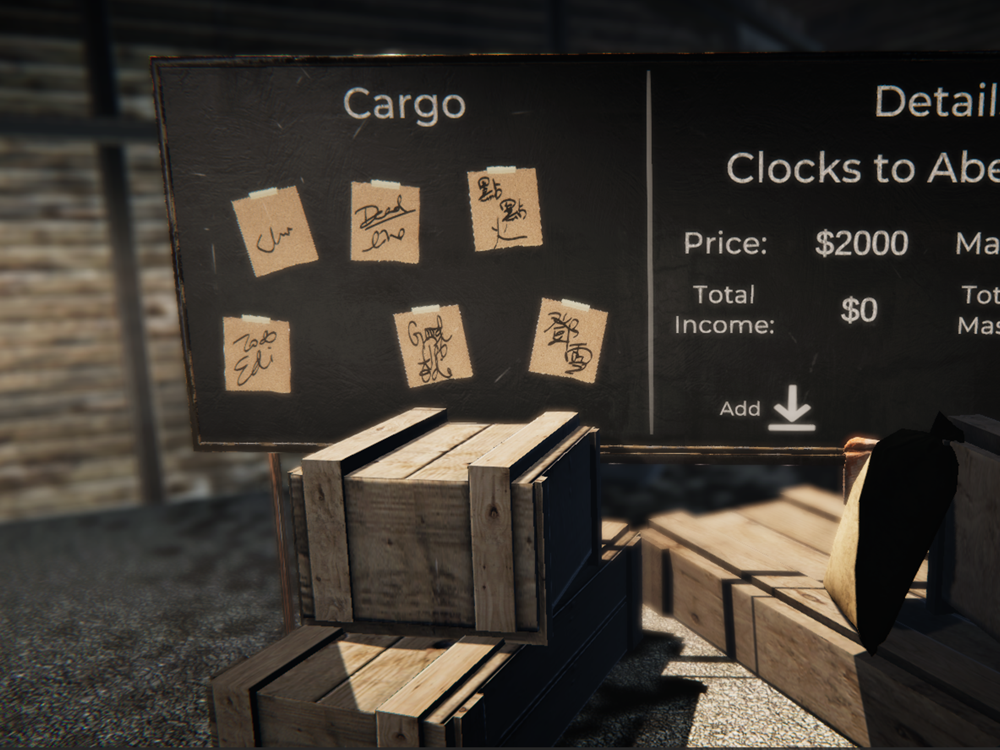This screenshot has width=1000, height=750.
Task: Click the Add download-arrow button
Action: pos(791,408)
